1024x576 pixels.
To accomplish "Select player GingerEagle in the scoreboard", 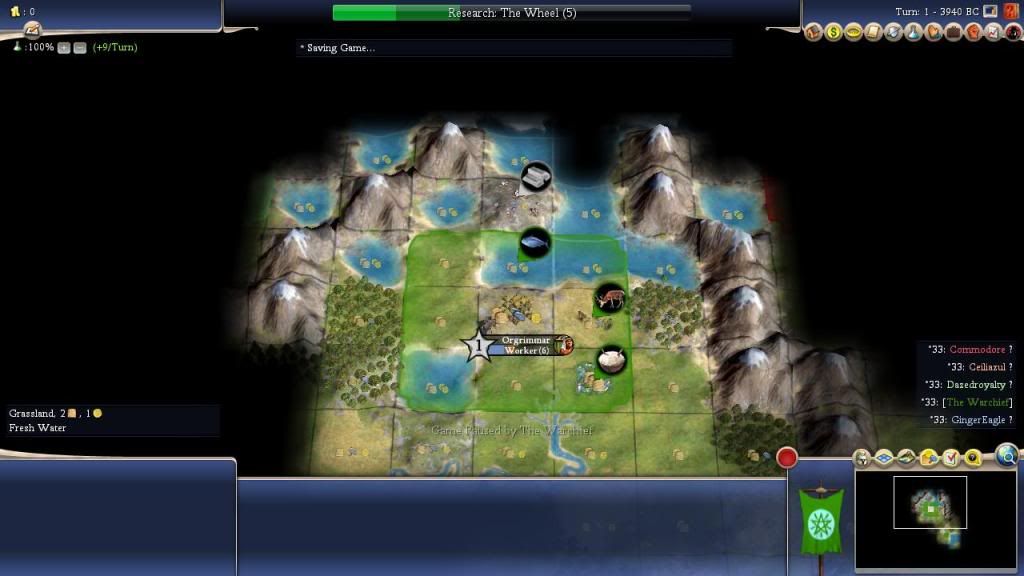I will coord(980,420).
